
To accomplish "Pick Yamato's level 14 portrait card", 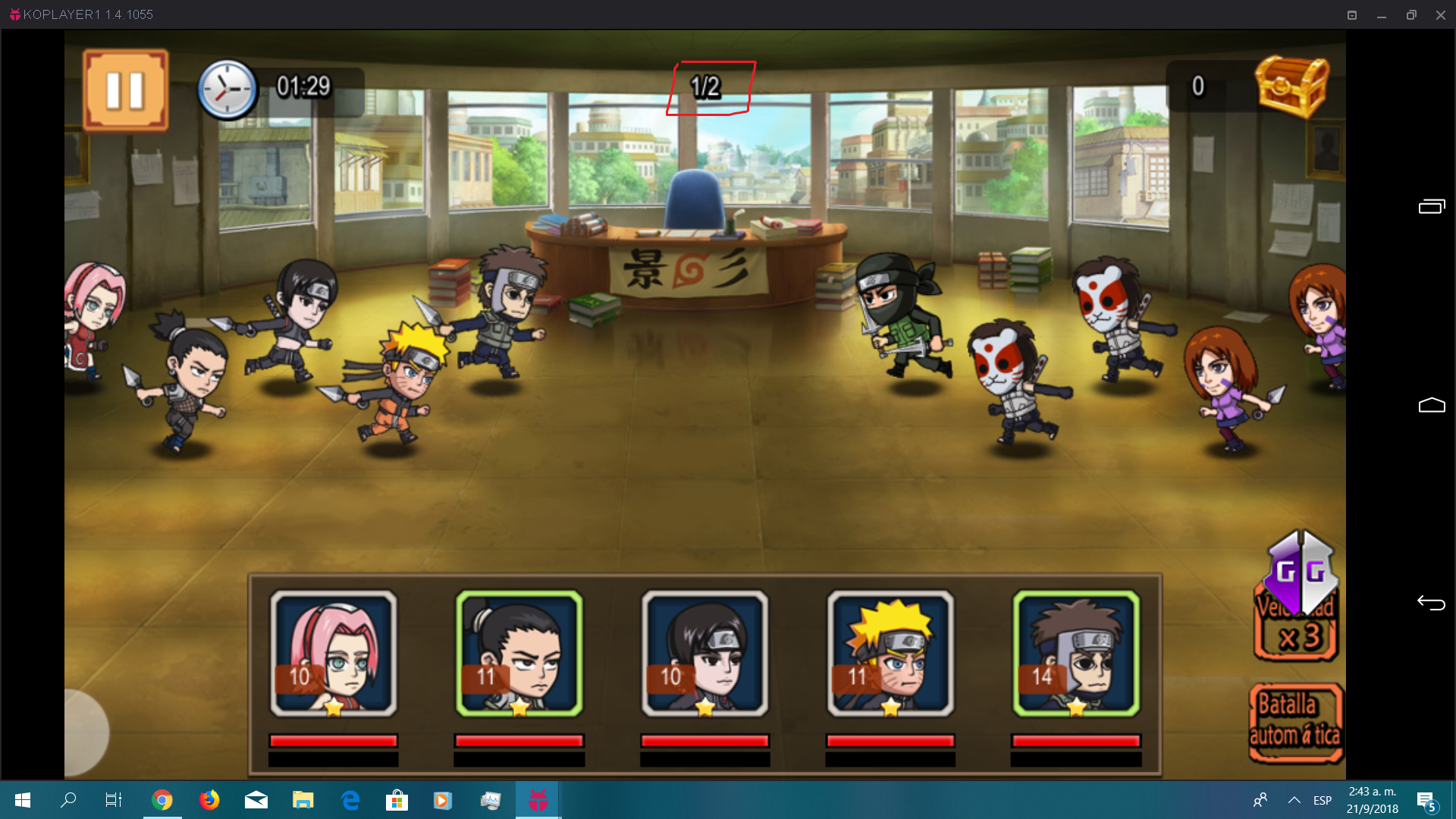I will pyautogui.click(x=1076, y=654).
